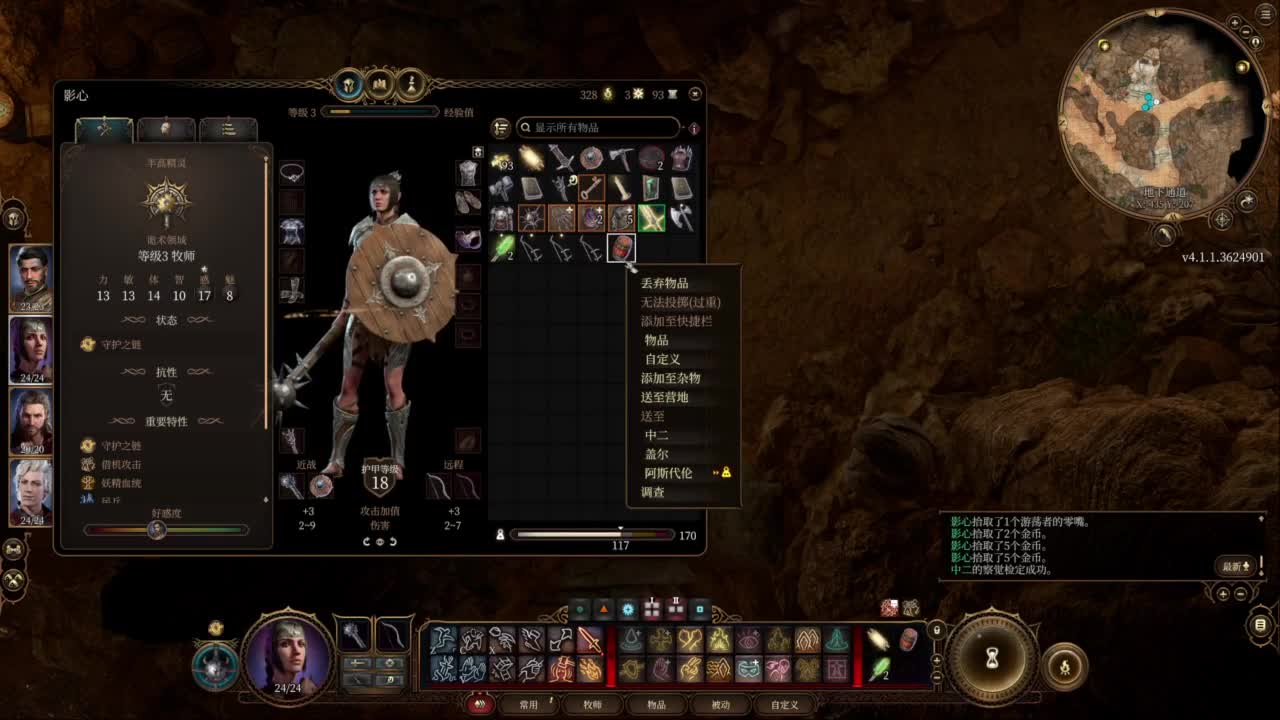Choose 丢弃物品 in the context menu
Viewport: 1280px width, 720px height.
pyautogui.click(x=665, y=283)
